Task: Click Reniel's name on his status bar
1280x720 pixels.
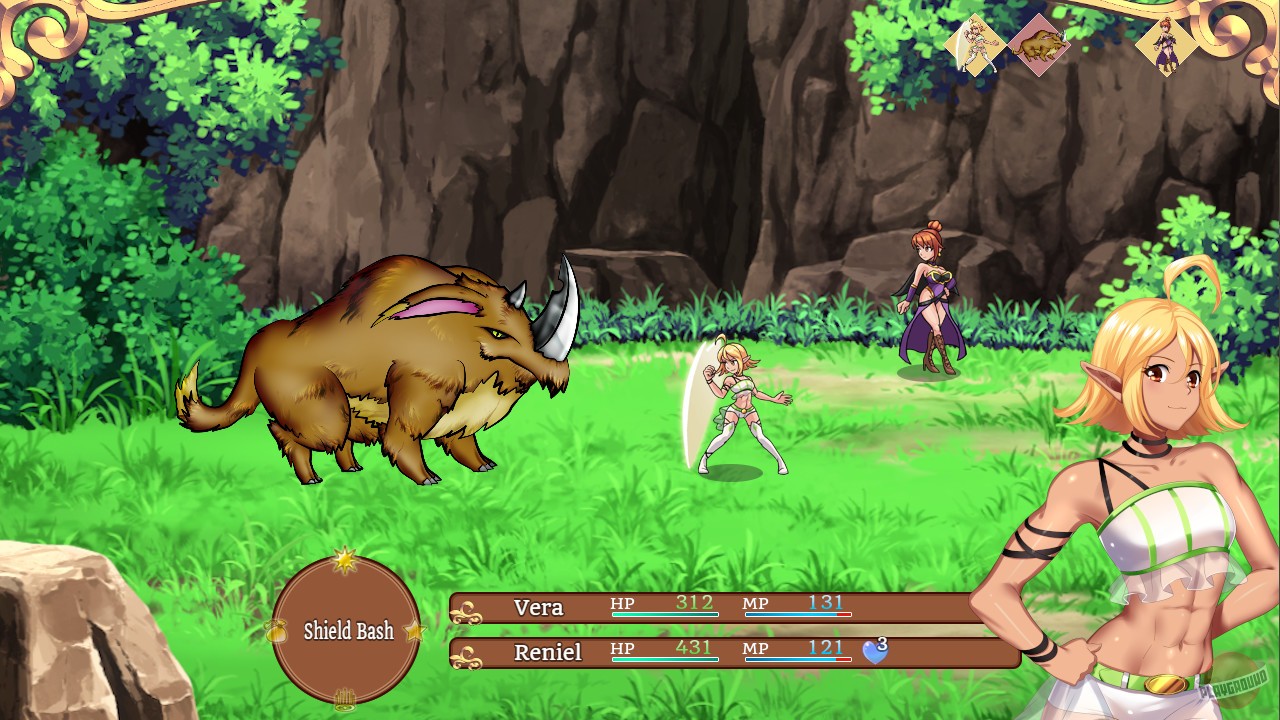Action: click(548, 653)
